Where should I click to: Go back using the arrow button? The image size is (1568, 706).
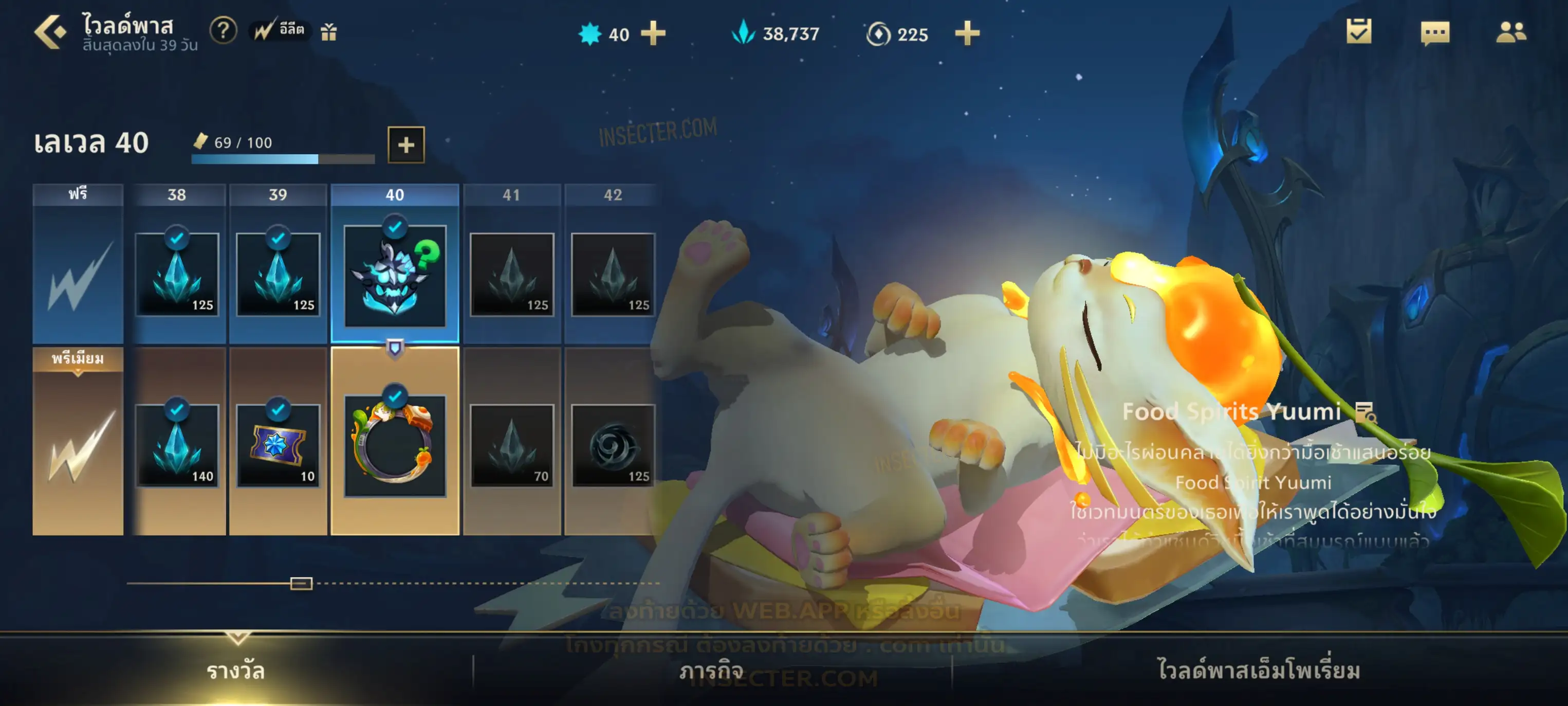[50, 32]
